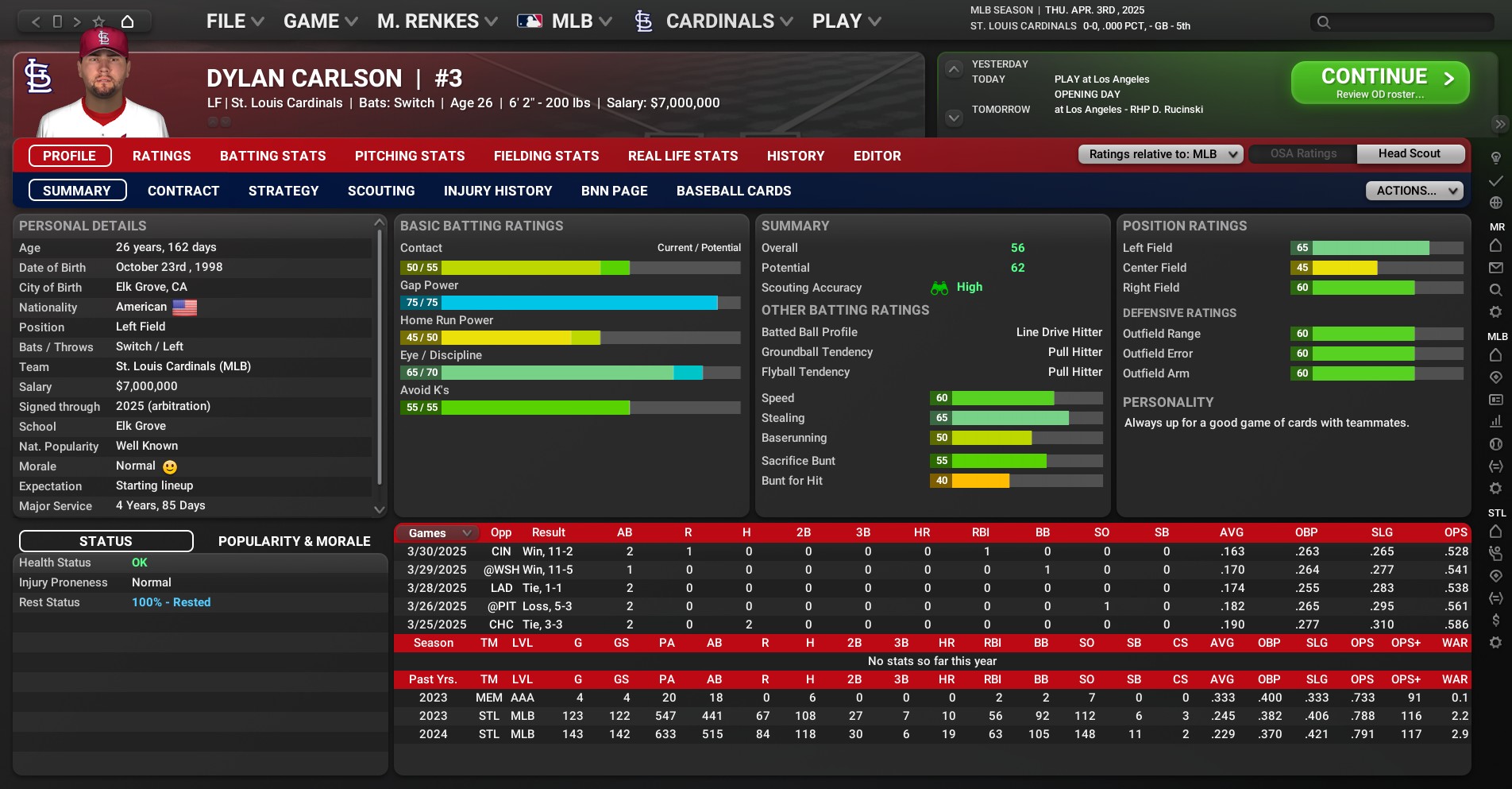Open the FILE menu
Screen dimensions: 1512x789
pyautogui.click(x=234, y=21)
